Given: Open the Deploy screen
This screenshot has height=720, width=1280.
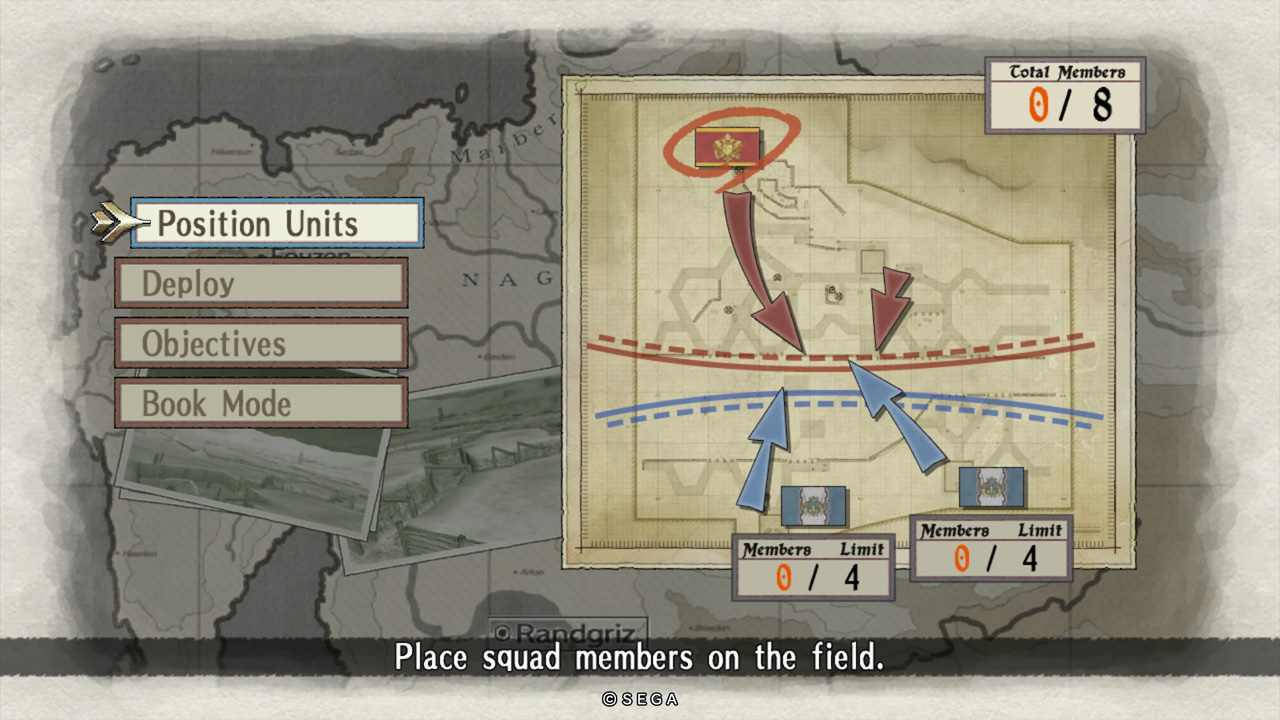Looking at the screenshot, I should coord(260,283).
